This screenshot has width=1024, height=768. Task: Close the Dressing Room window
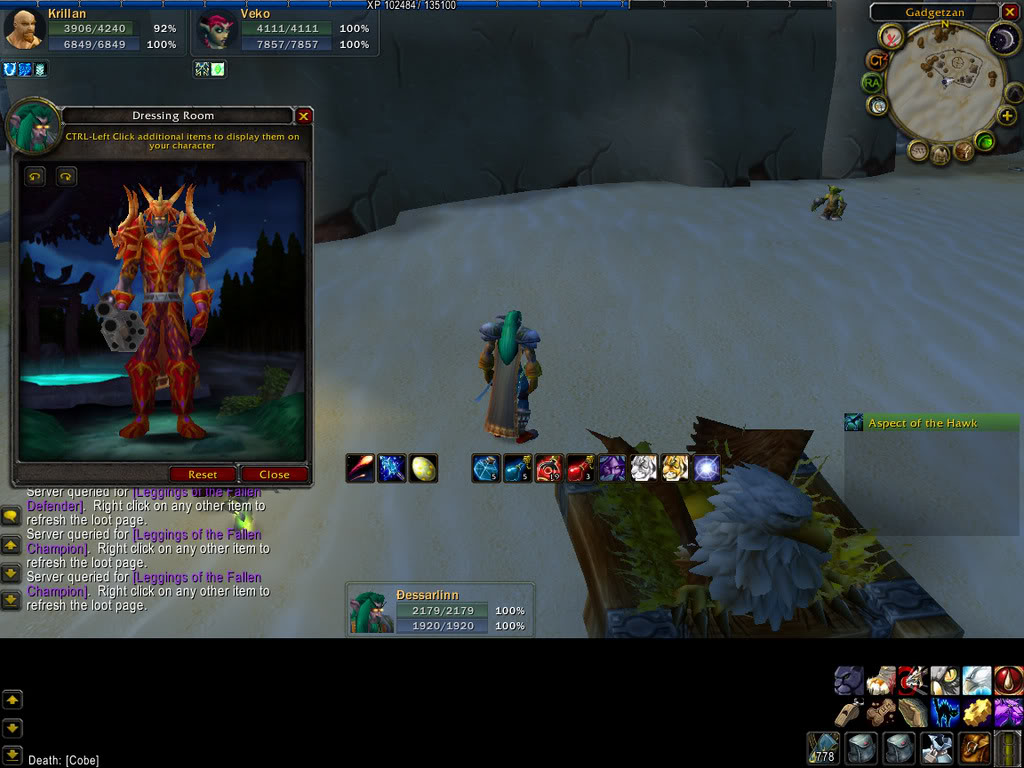304,116
